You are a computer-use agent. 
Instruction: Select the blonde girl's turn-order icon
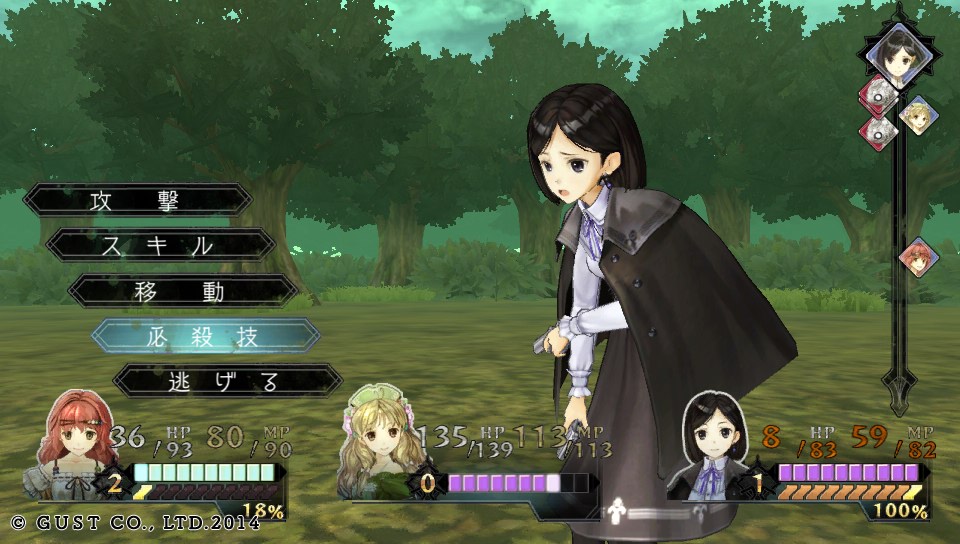[917, 116]
